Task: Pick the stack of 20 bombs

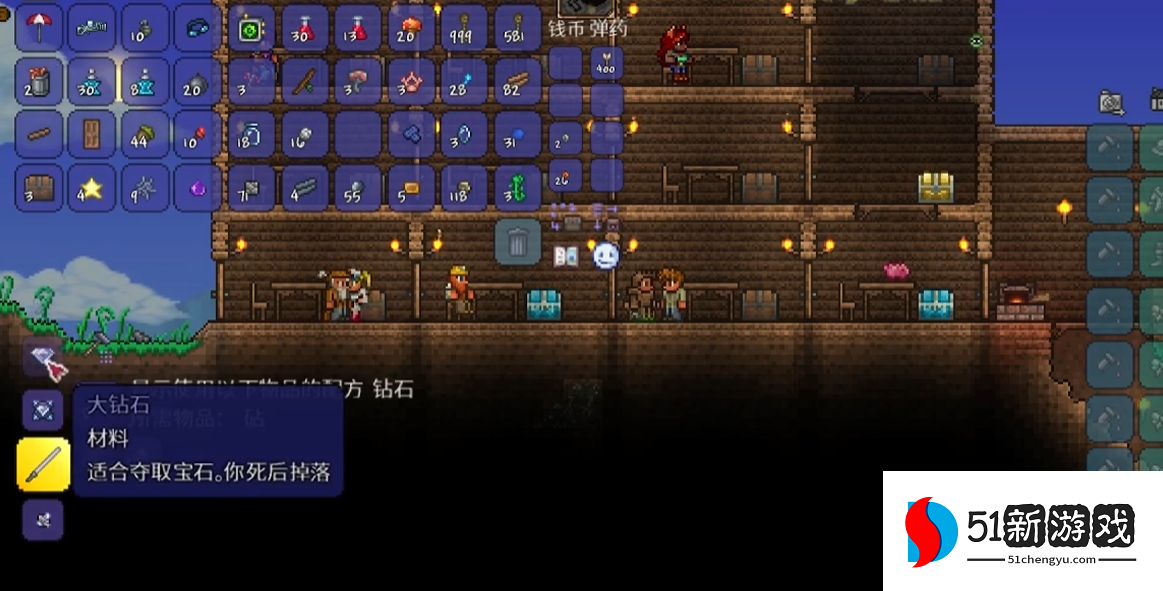Action: click(x=197, y=81)
